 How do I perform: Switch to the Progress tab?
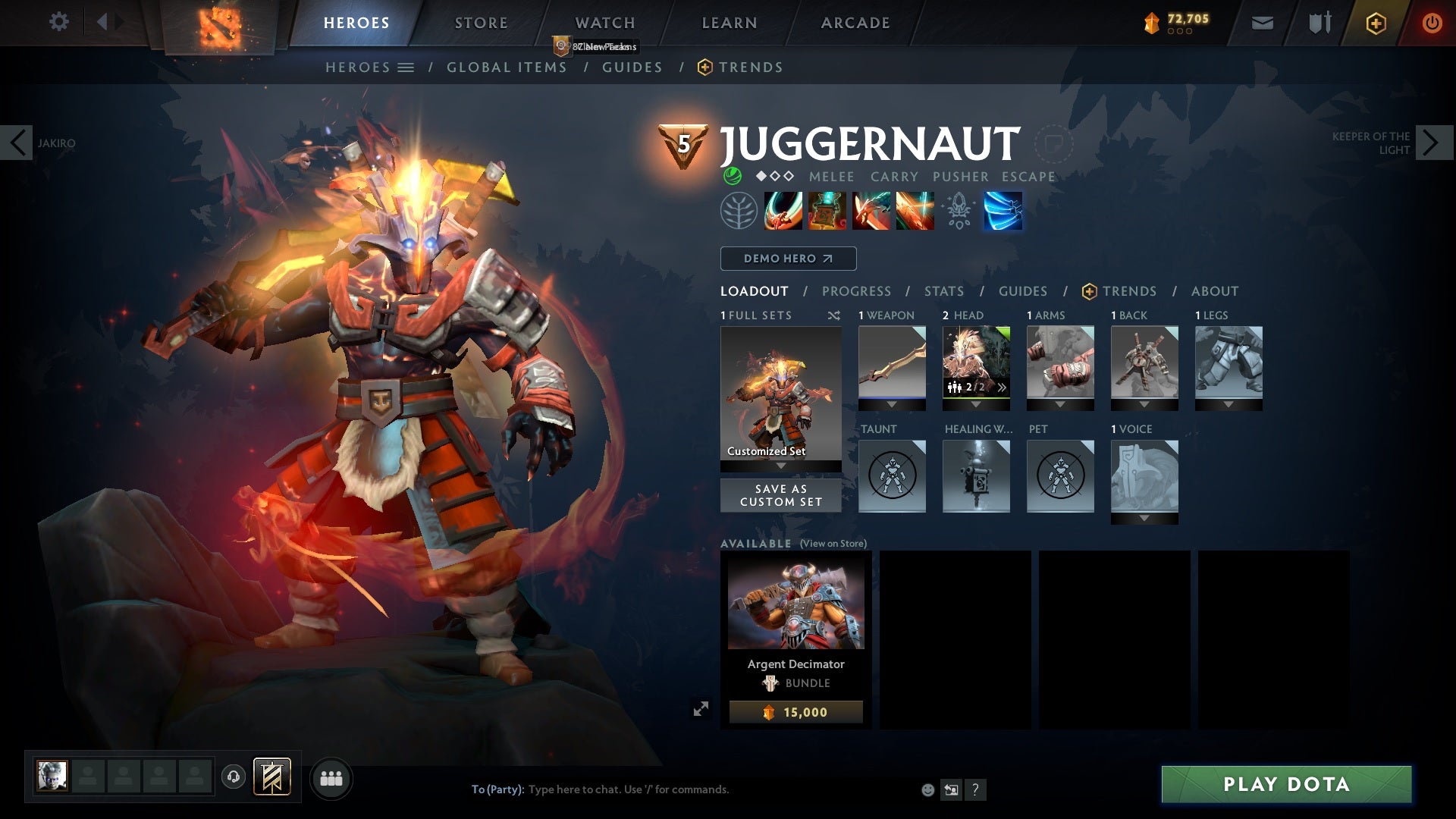coord(857,291)
